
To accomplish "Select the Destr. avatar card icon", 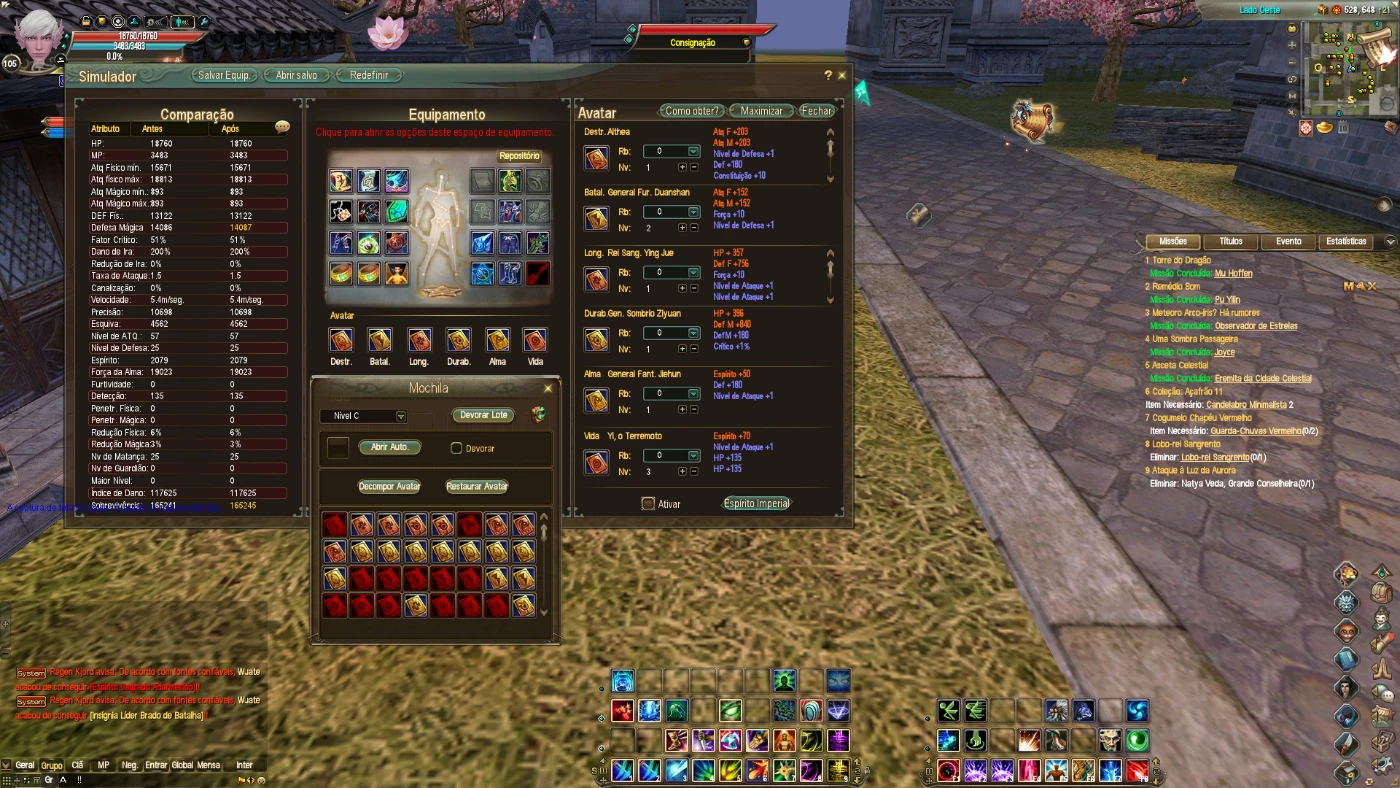I will 341,340.
